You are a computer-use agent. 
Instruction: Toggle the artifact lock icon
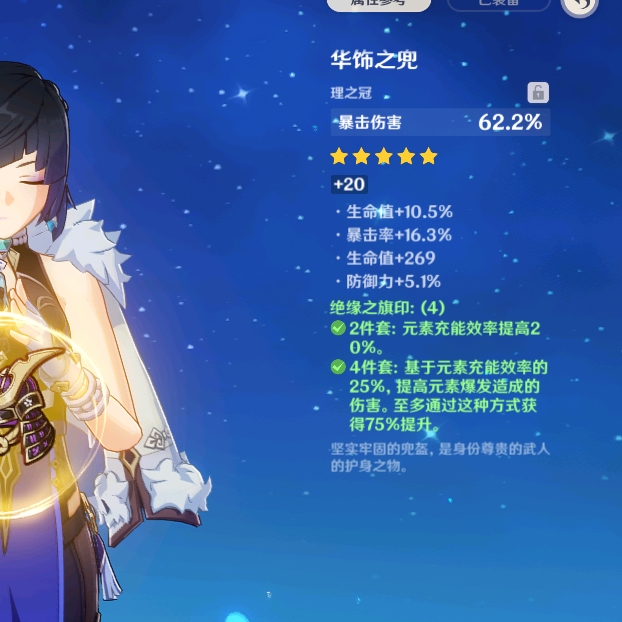click(538, 93)
